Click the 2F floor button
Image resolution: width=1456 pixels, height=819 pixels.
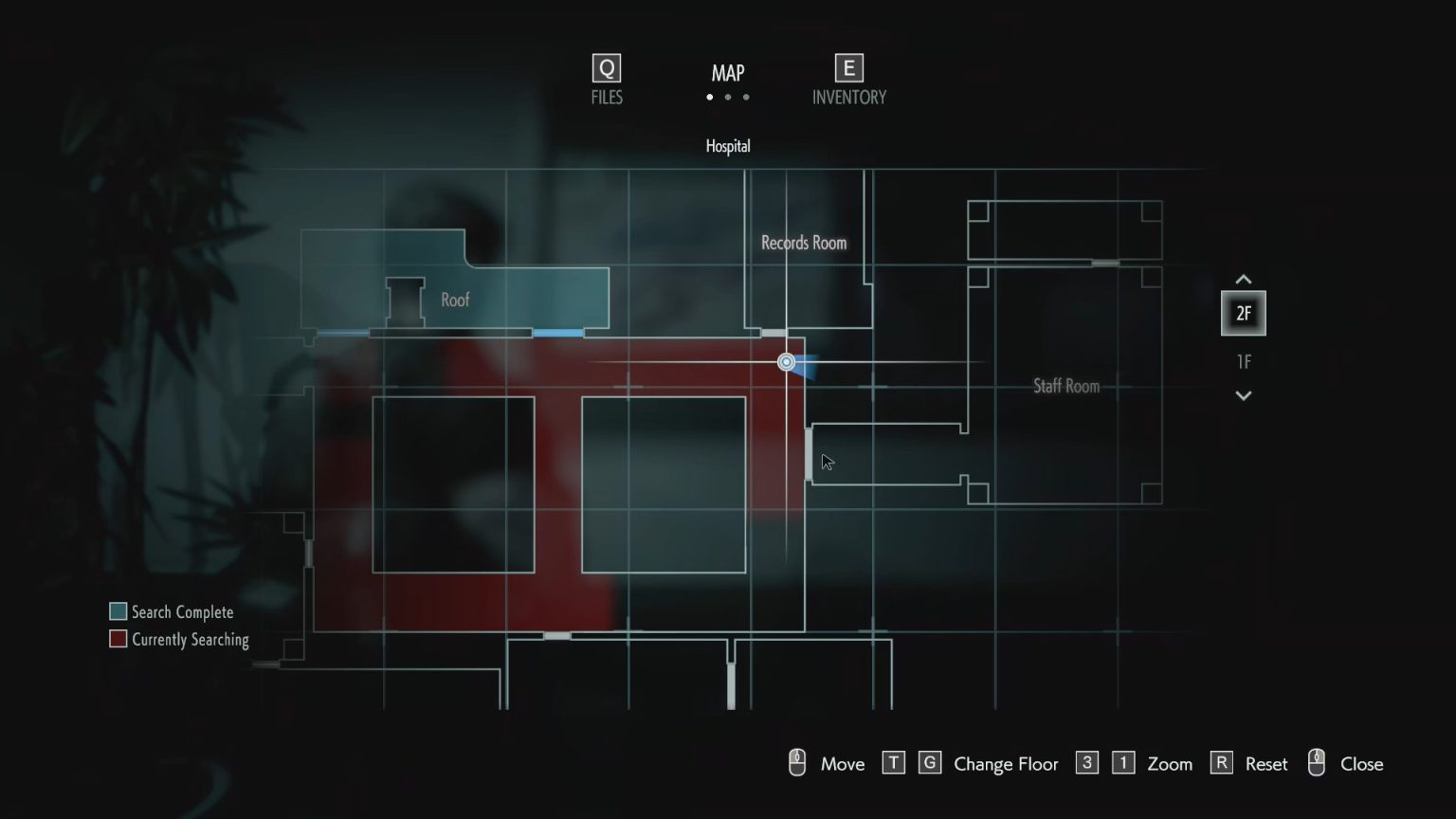tap(1243, 313)
